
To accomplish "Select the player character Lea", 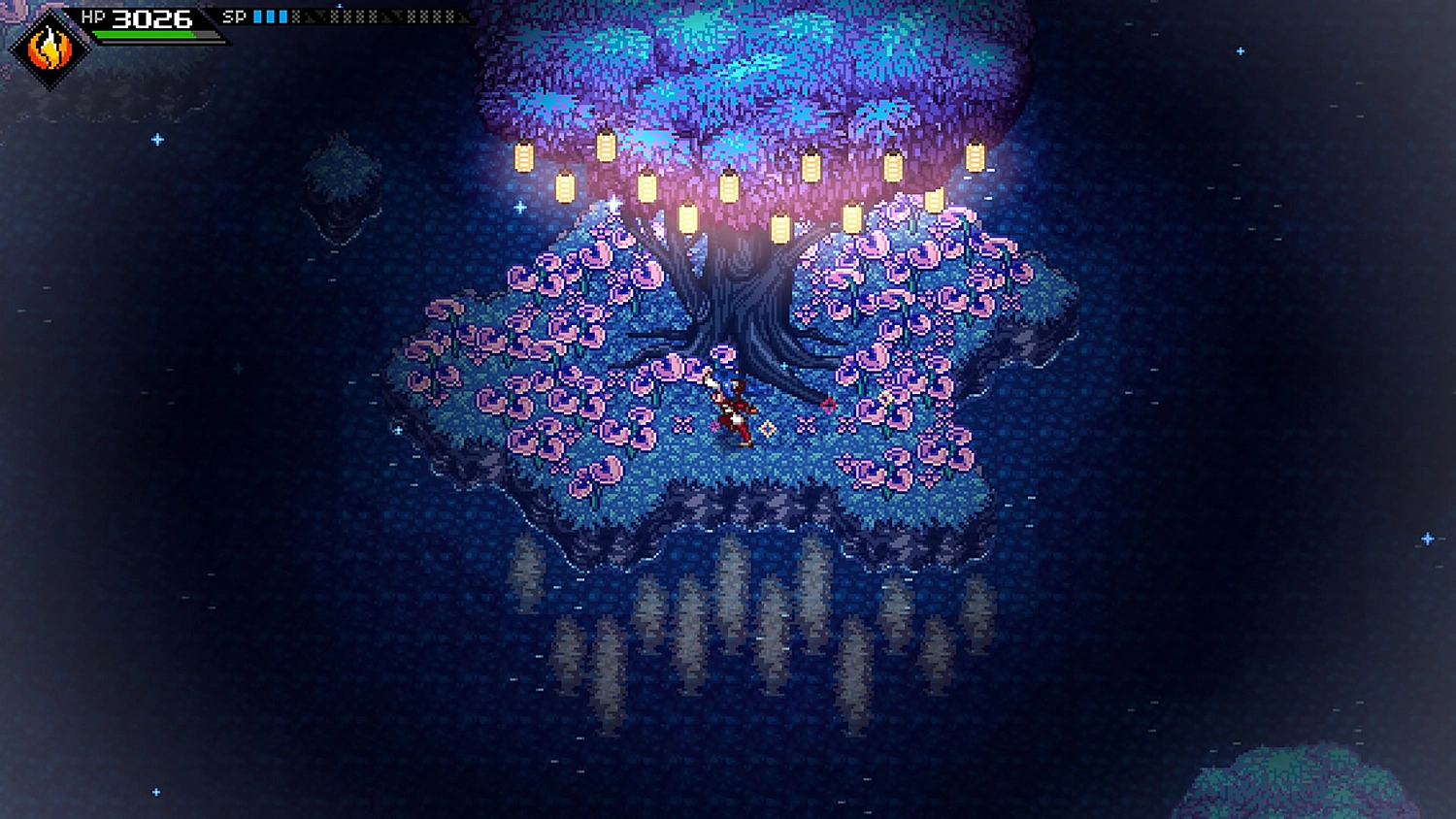I will [x=733, y=403].
